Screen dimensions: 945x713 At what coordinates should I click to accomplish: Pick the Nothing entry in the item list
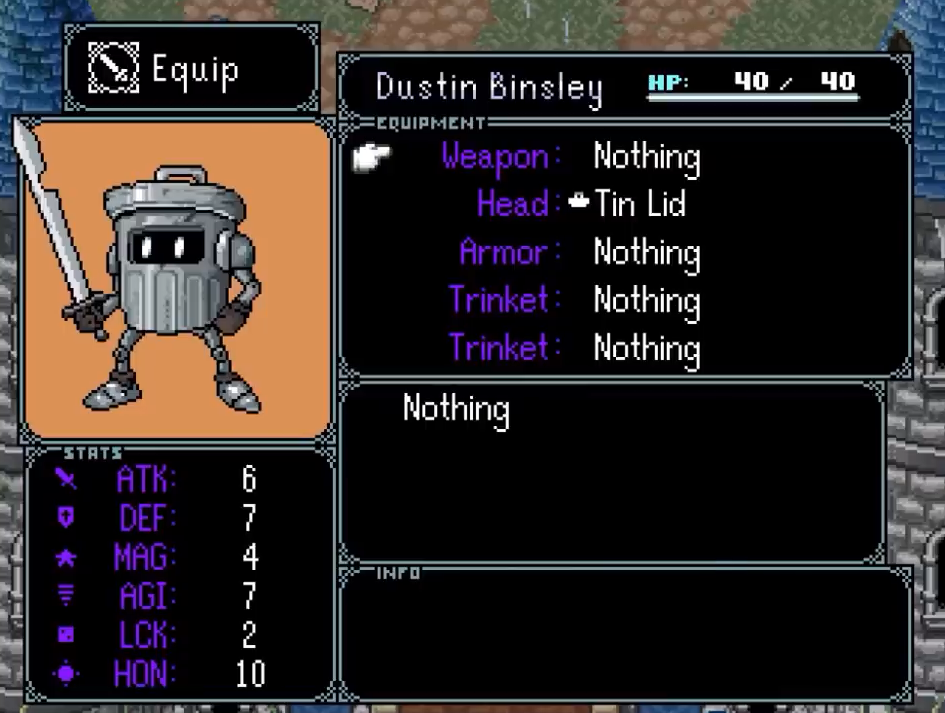[456, 409]
